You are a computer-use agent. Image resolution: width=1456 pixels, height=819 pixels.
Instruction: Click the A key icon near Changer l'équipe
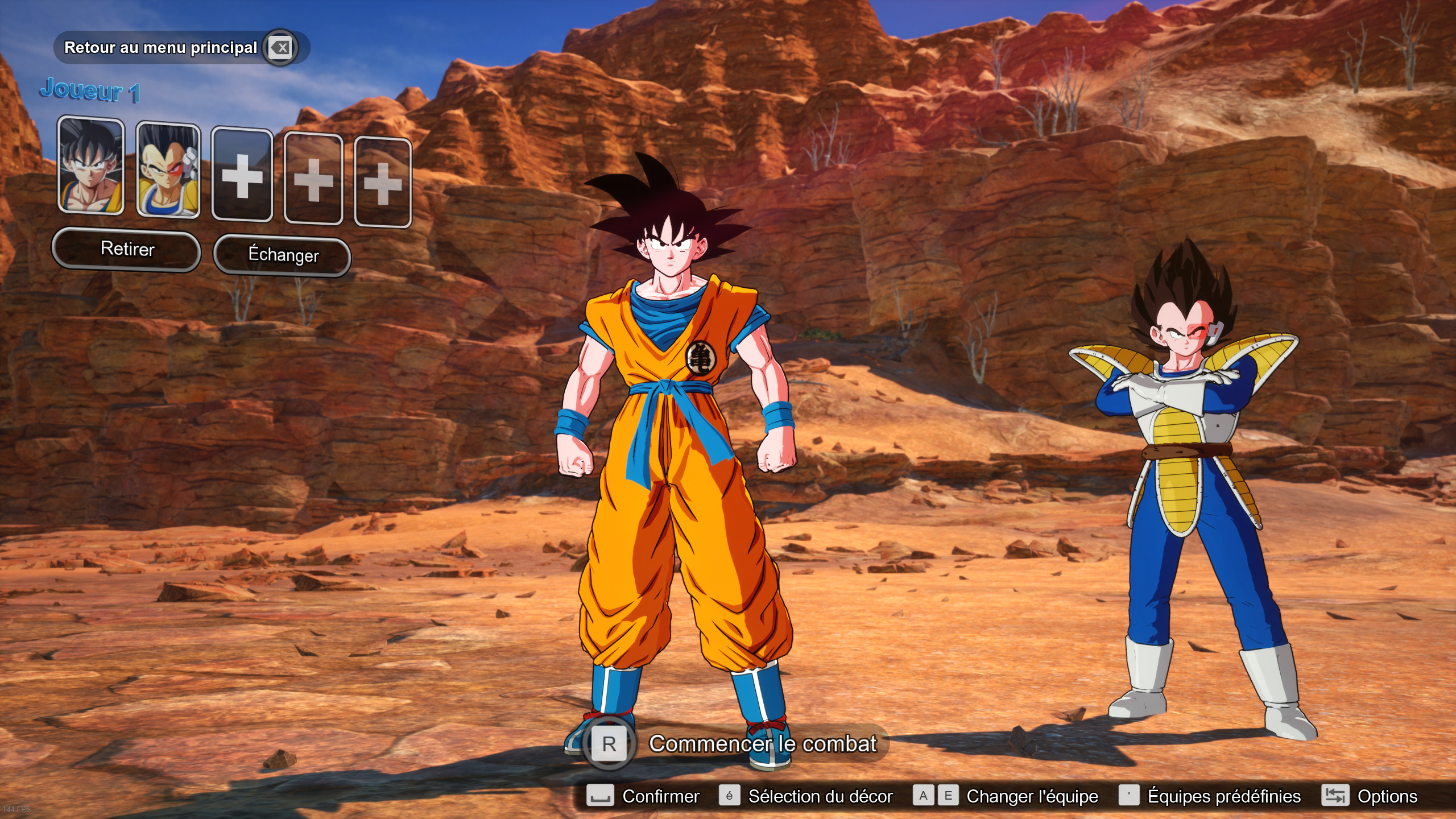pos(925,796)
